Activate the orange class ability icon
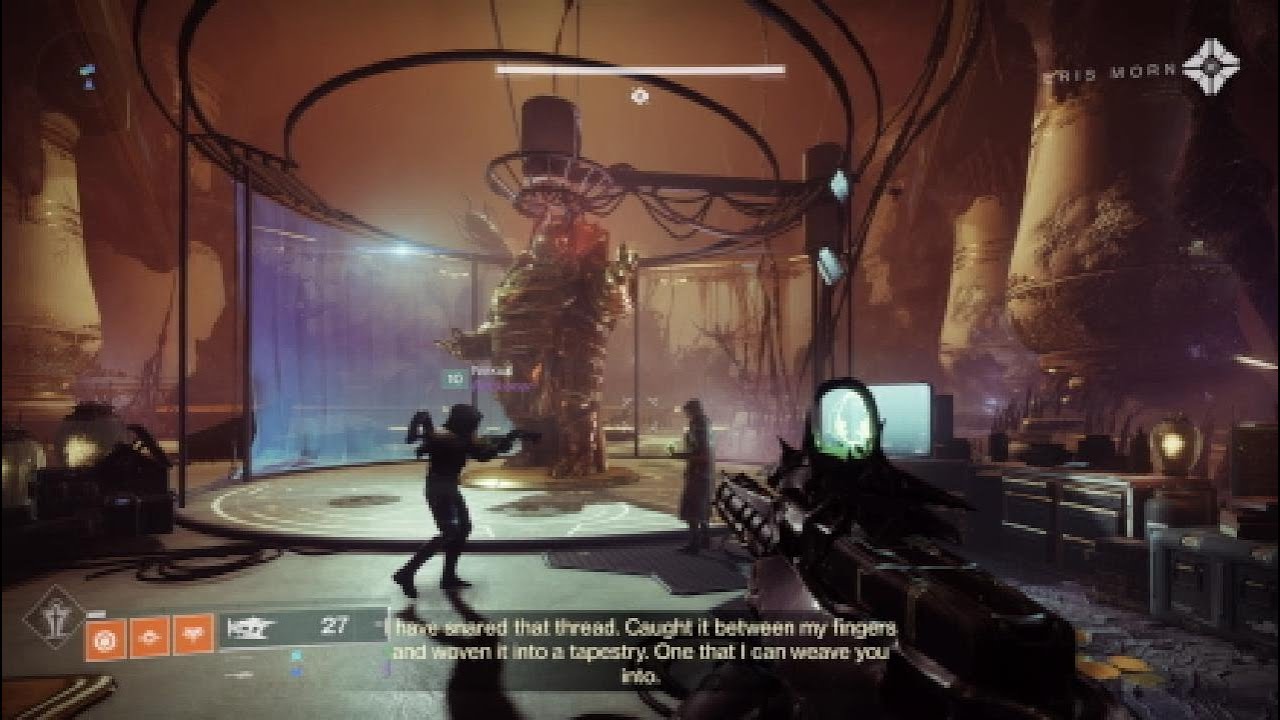 [193, 636]
